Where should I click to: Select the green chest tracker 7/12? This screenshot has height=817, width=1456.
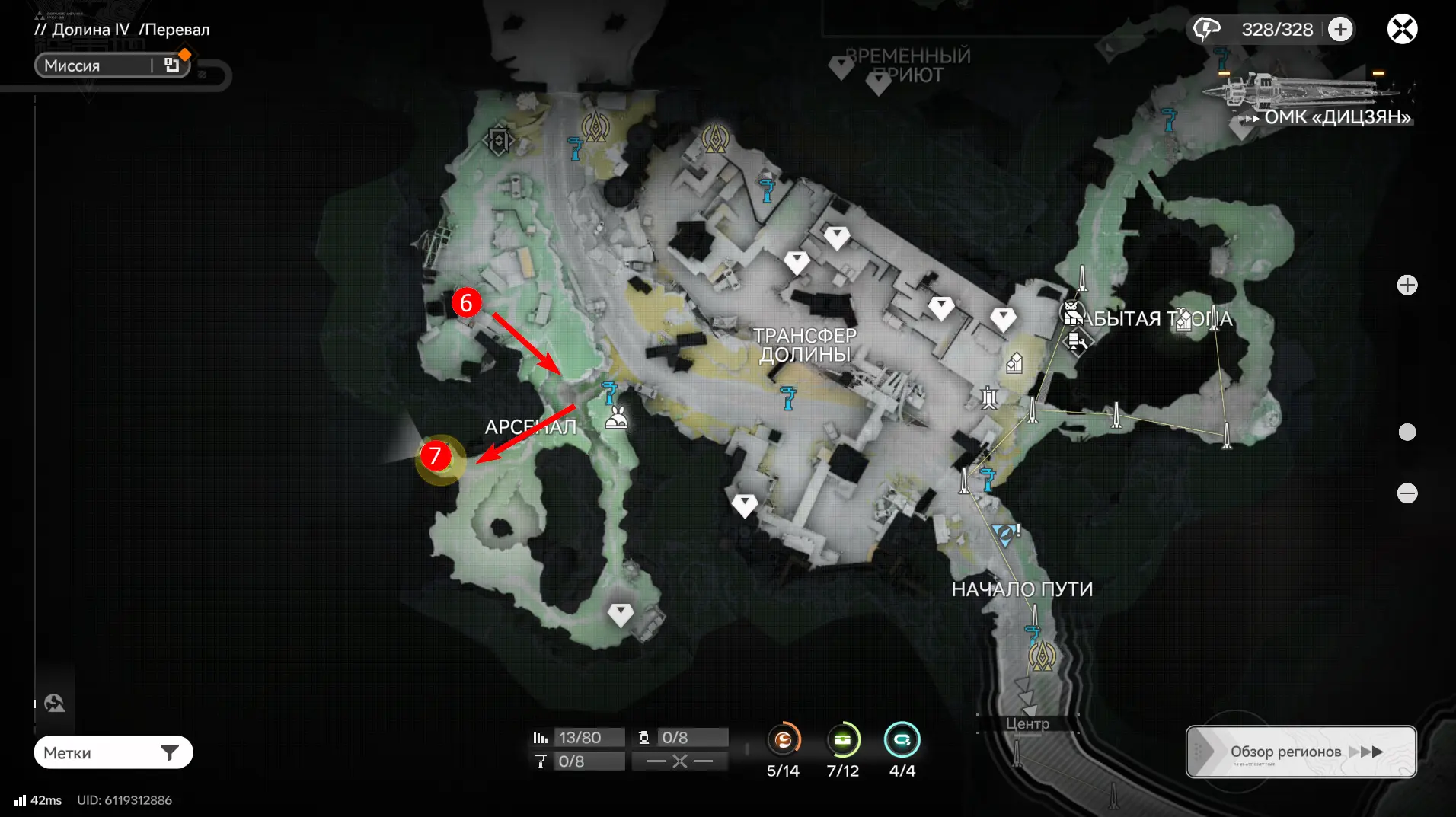pos(842,739)
